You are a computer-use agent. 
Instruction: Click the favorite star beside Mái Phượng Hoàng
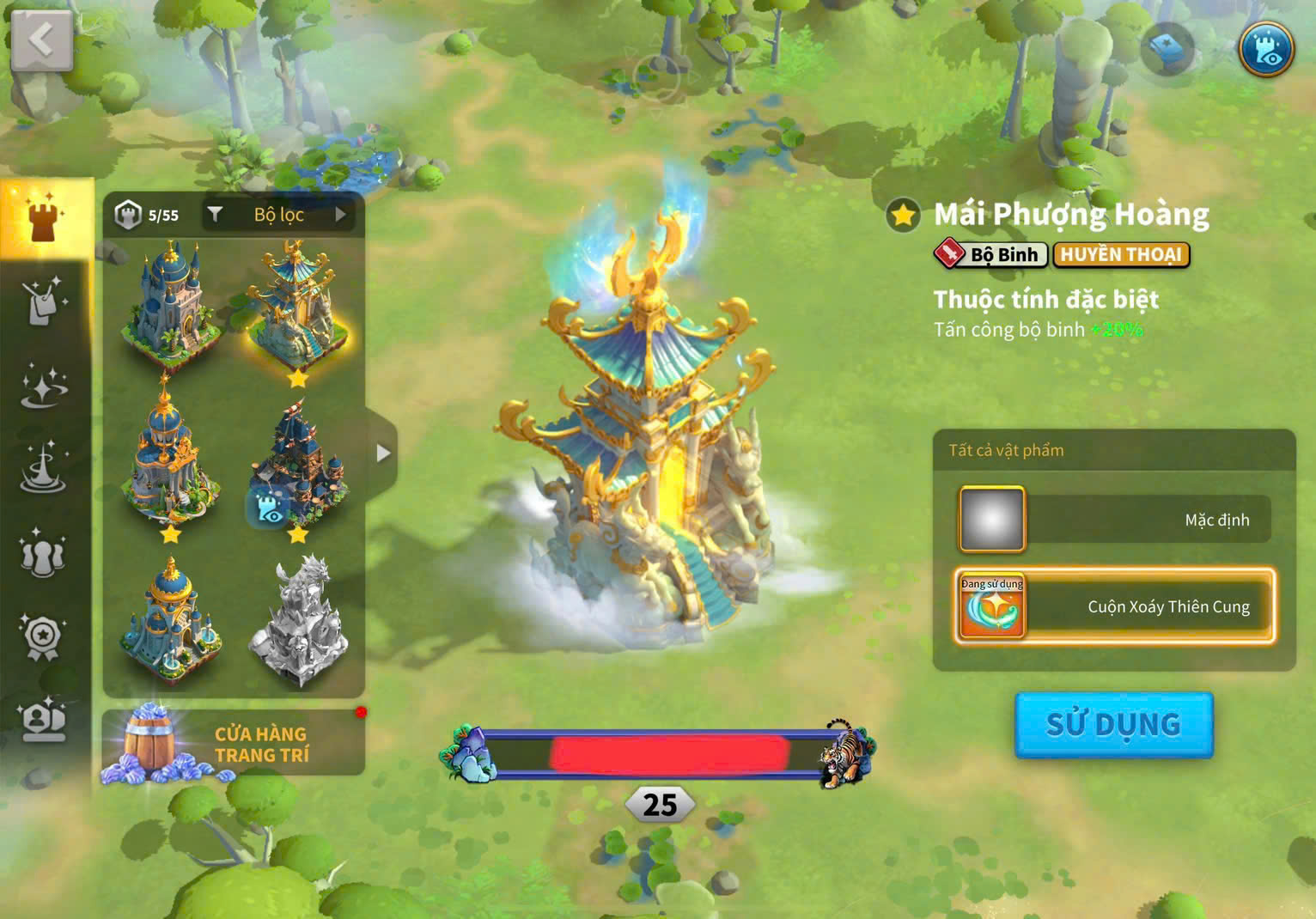pyautogui.click(x=903, y=215)
